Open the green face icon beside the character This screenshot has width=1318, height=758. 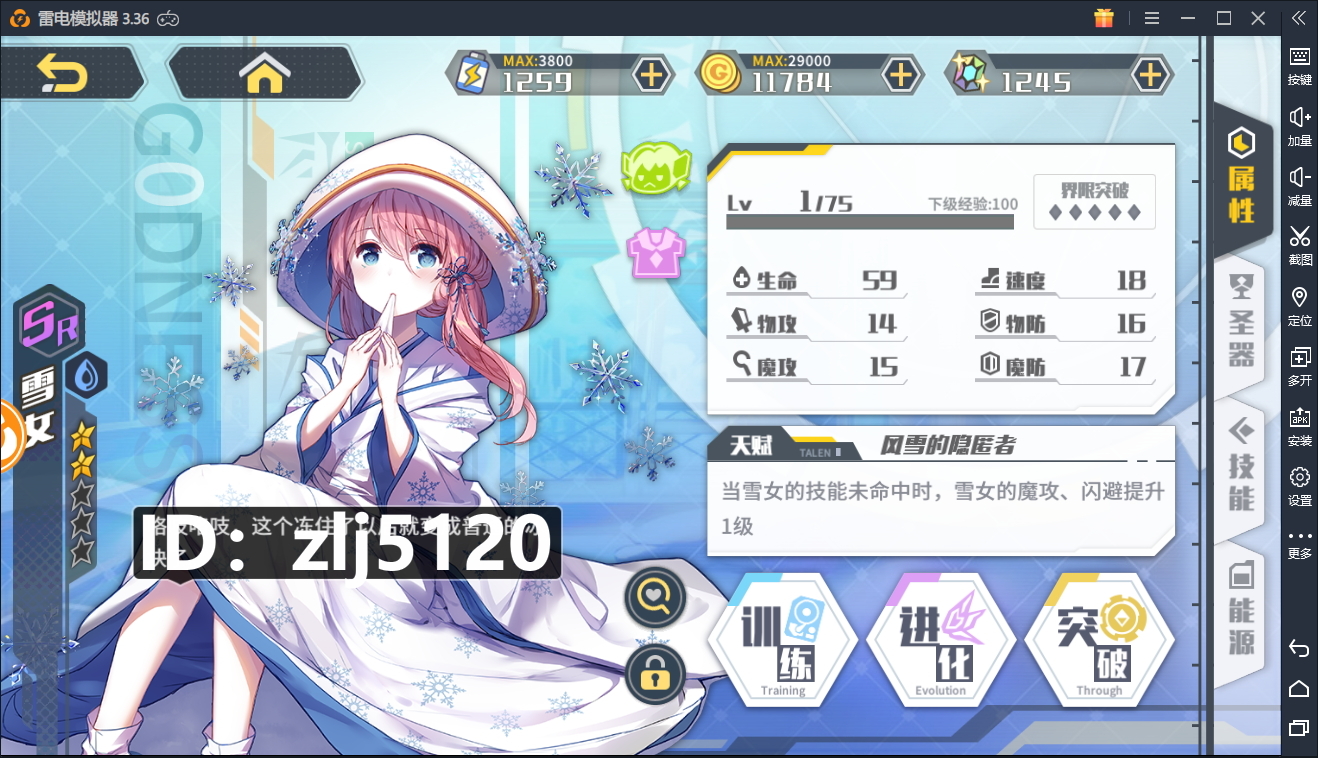[x=655, y=167]
